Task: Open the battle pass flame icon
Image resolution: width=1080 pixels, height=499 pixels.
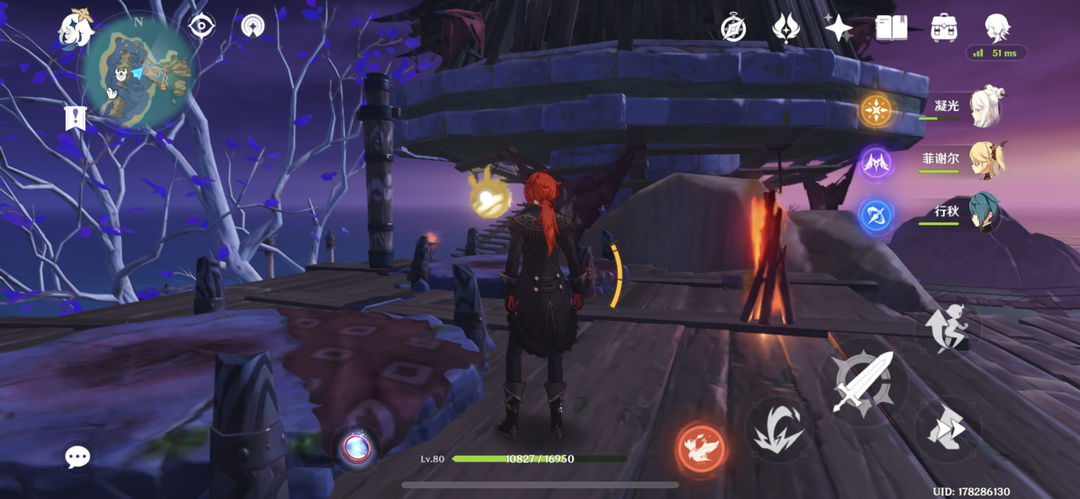Action: [x=786, y=28]
